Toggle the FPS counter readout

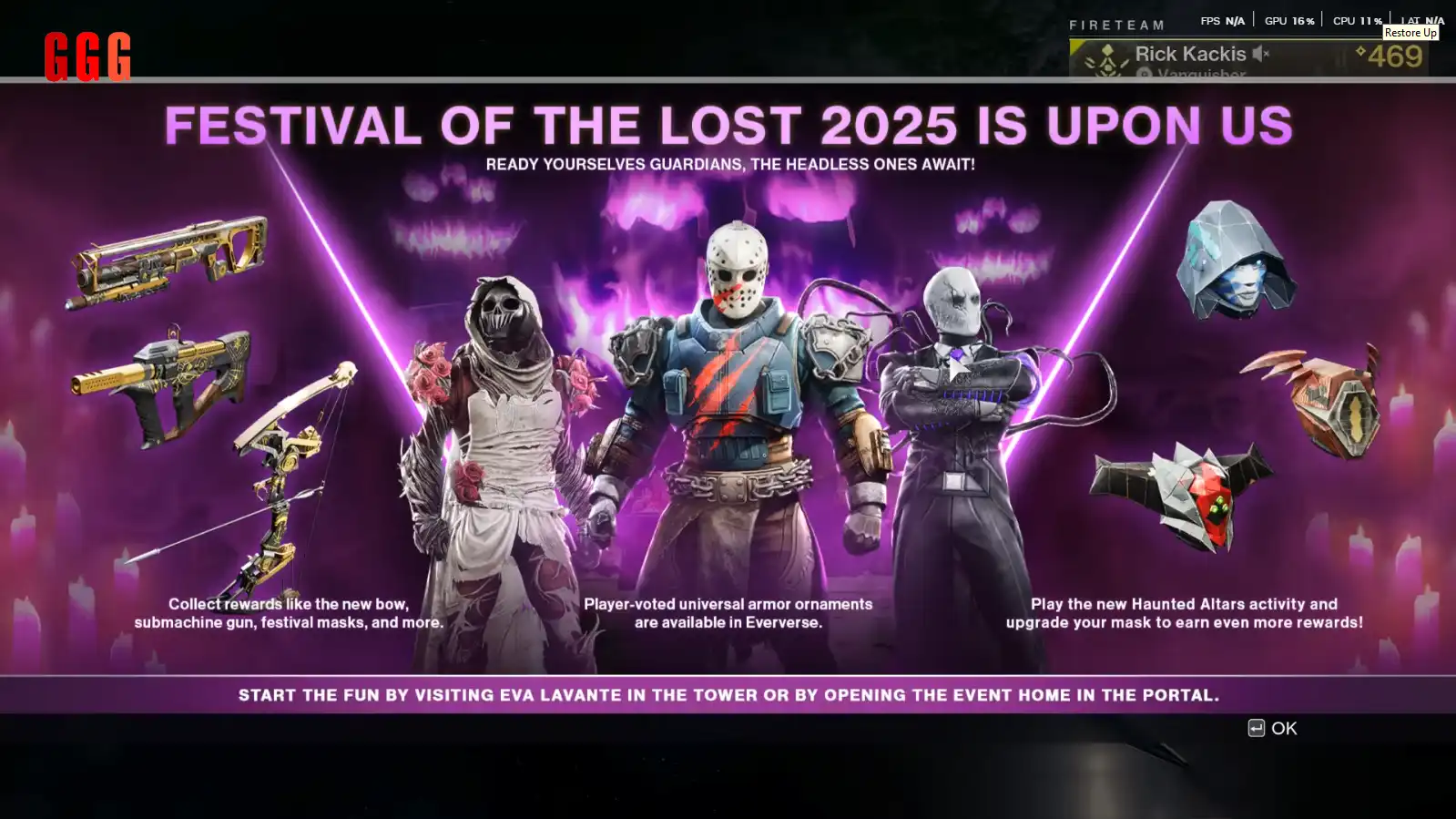pyautogui.click(x=1224, y=19)
